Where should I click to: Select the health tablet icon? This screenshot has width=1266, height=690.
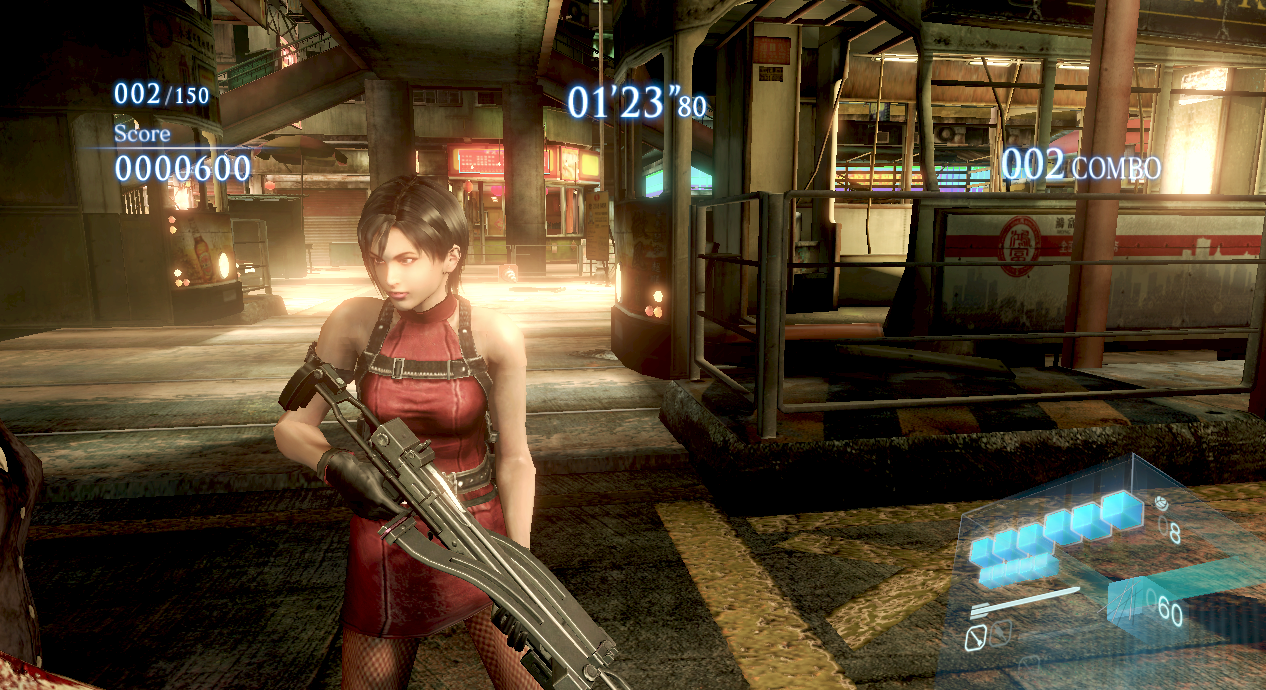point(1162,504)
